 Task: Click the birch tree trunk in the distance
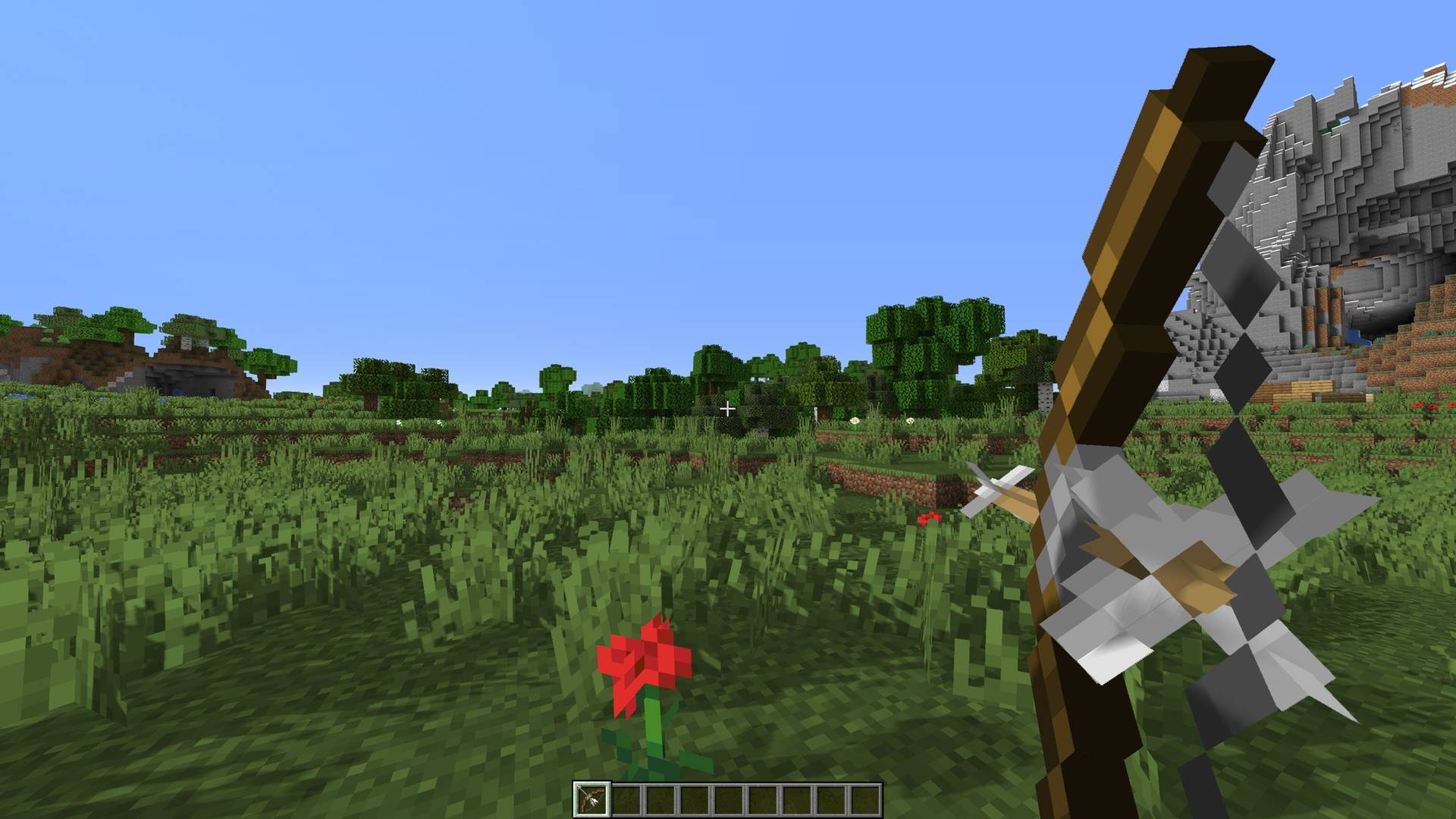point(1045,394)
